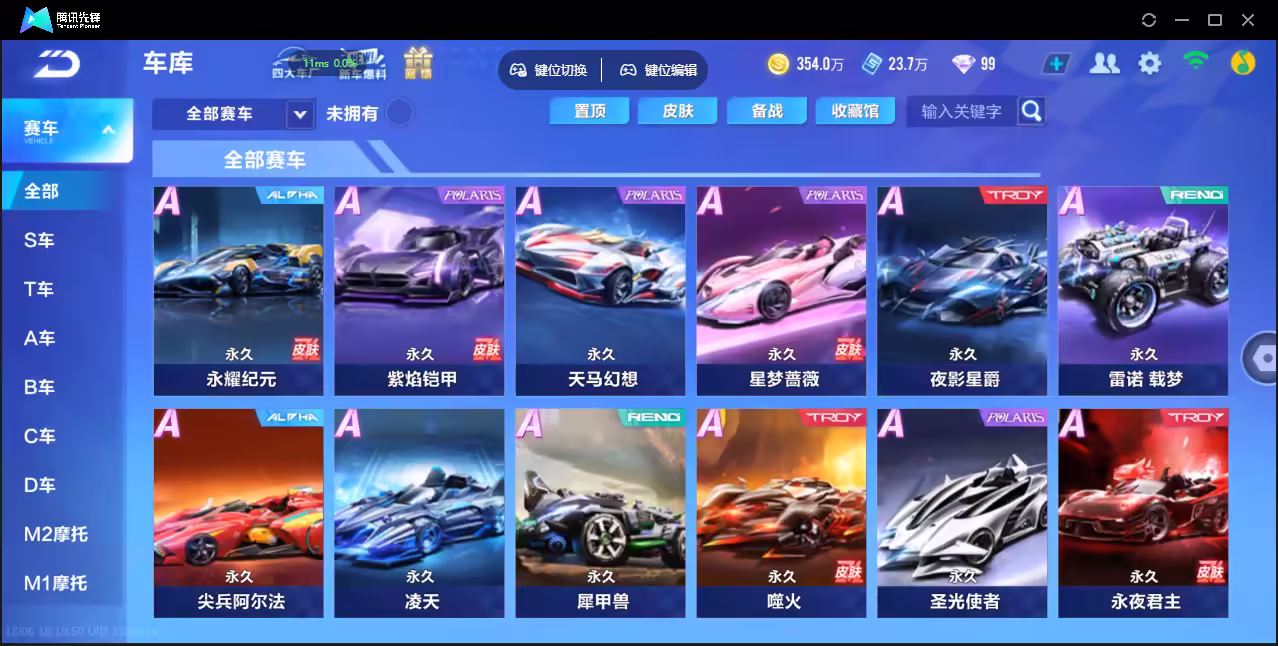Open the friends icon in top bar
The height and width of the screenshot is (646, 1278).
pos(1104,64)
